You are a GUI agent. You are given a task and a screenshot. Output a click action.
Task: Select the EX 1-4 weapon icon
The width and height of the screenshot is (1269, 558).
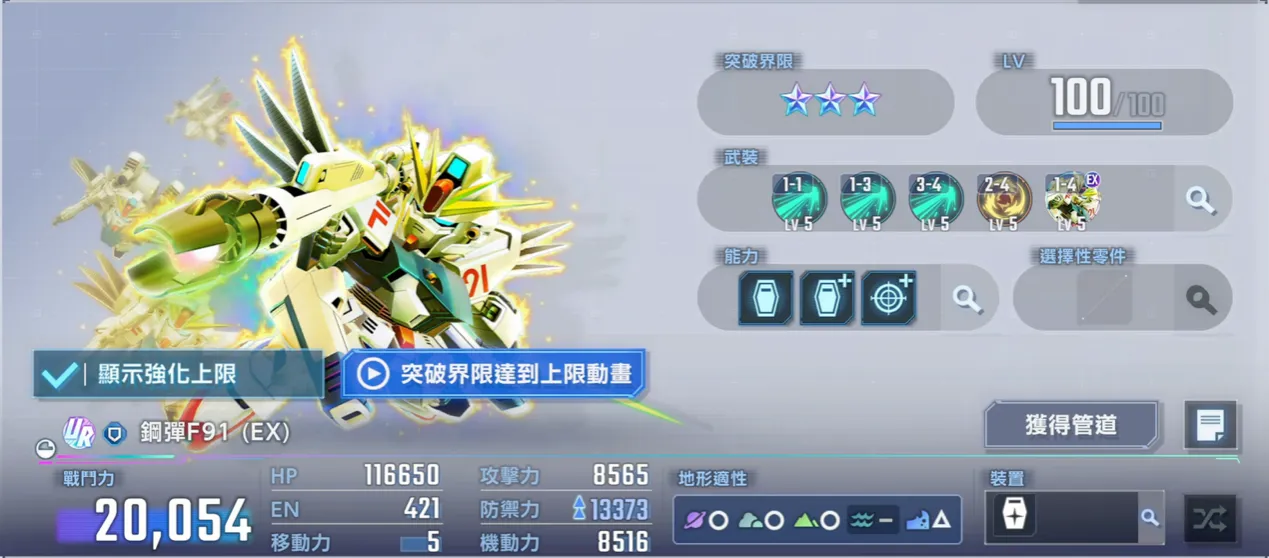(x=1071, y=199)
